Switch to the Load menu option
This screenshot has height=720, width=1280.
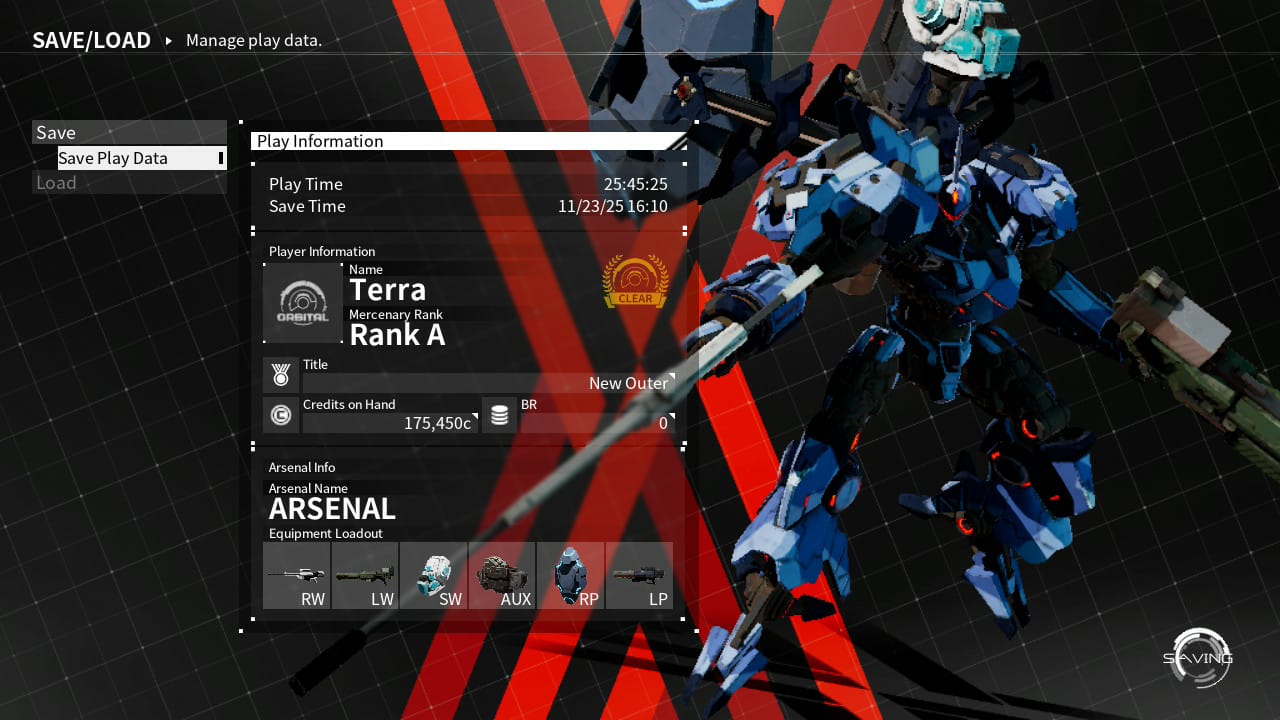(130, 183)
